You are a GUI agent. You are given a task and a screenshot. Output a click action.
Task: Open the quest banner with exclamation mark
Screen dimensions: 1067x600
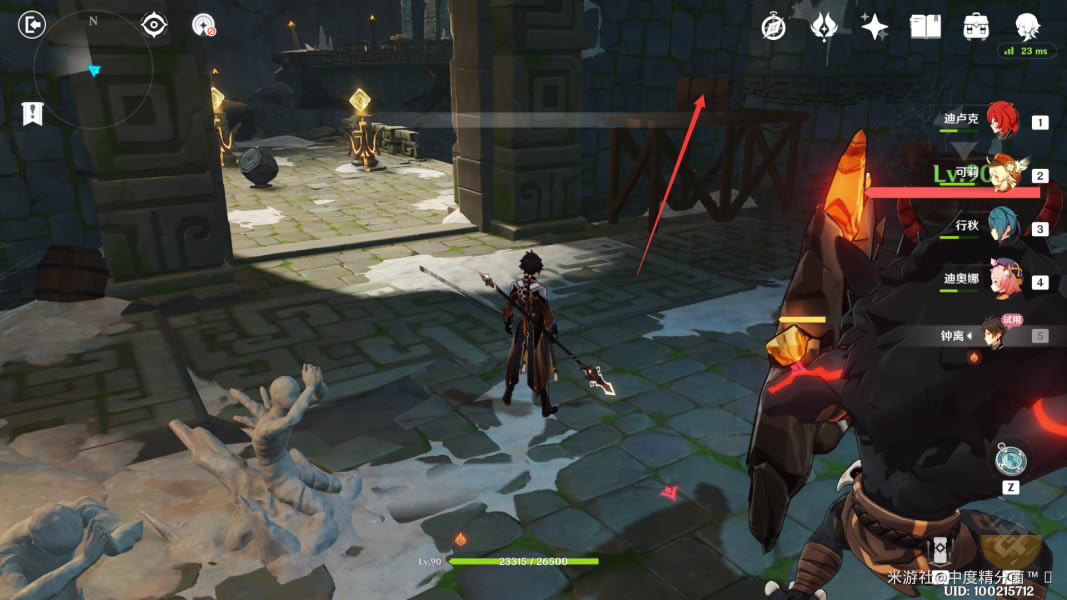(x=32, y=113)
